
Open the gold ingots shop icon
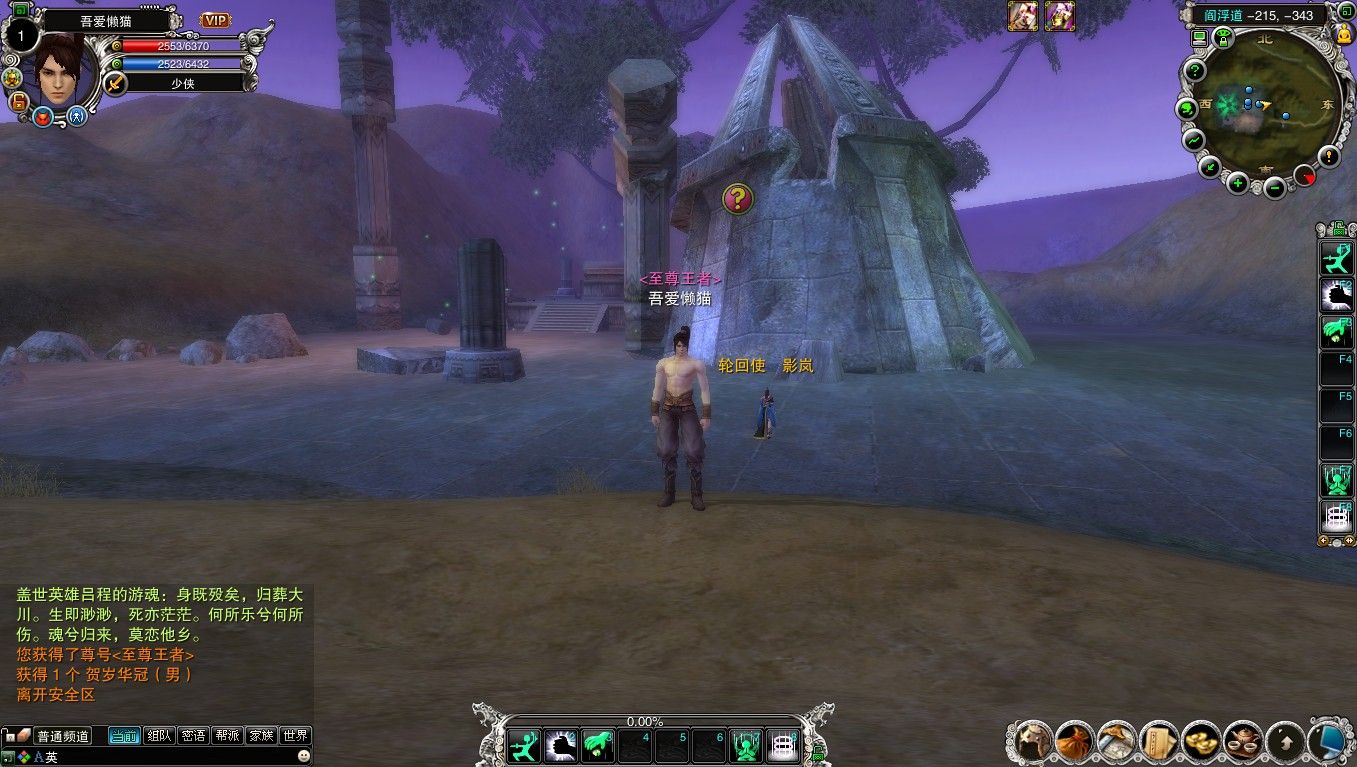pos(1201,741)
